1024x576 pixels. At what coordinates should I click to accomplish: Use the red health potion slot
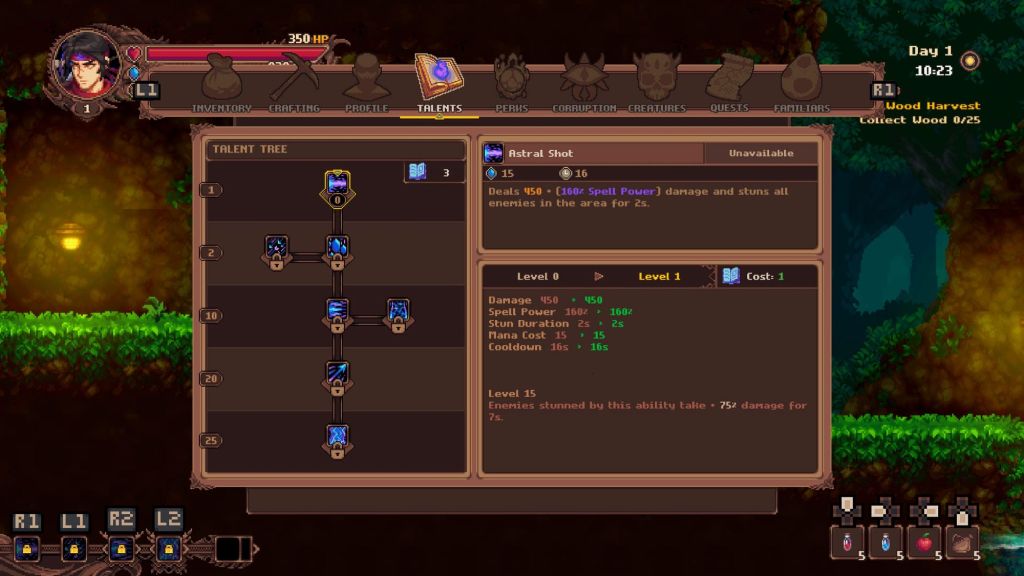tap(847, 542)
